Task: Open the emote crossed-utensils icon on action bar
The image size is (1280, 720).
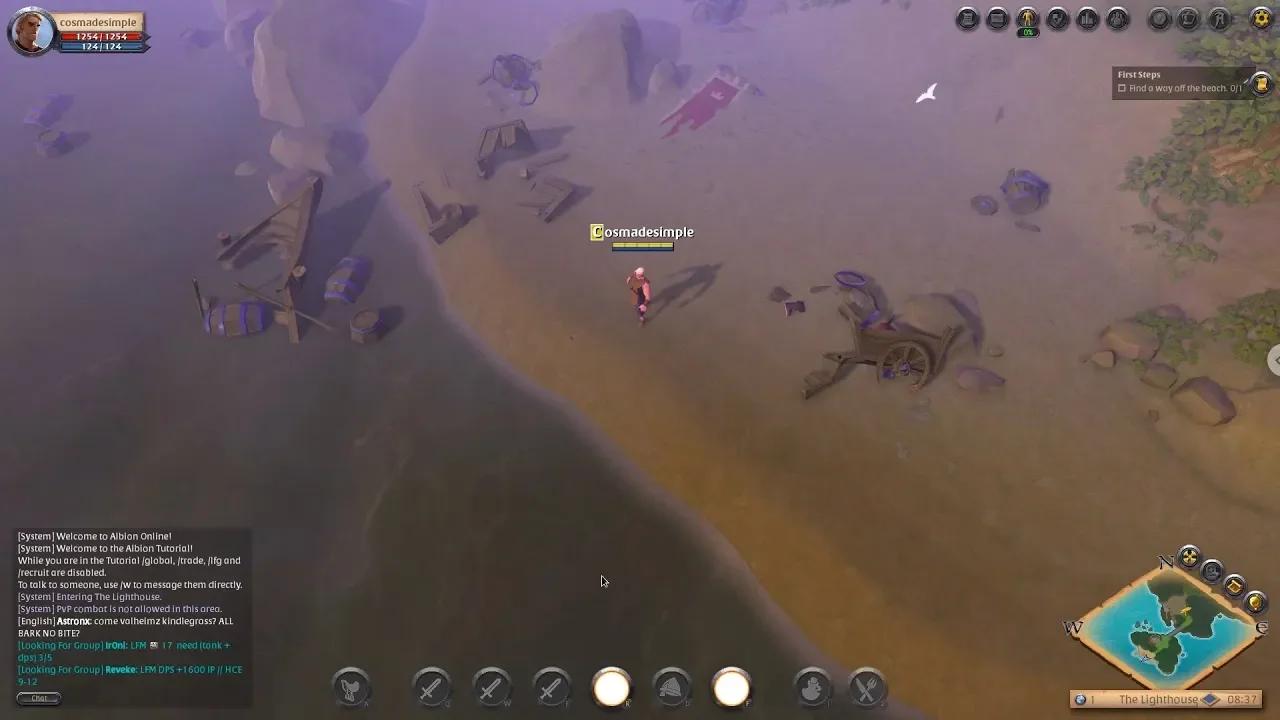Action: point(866,687)
